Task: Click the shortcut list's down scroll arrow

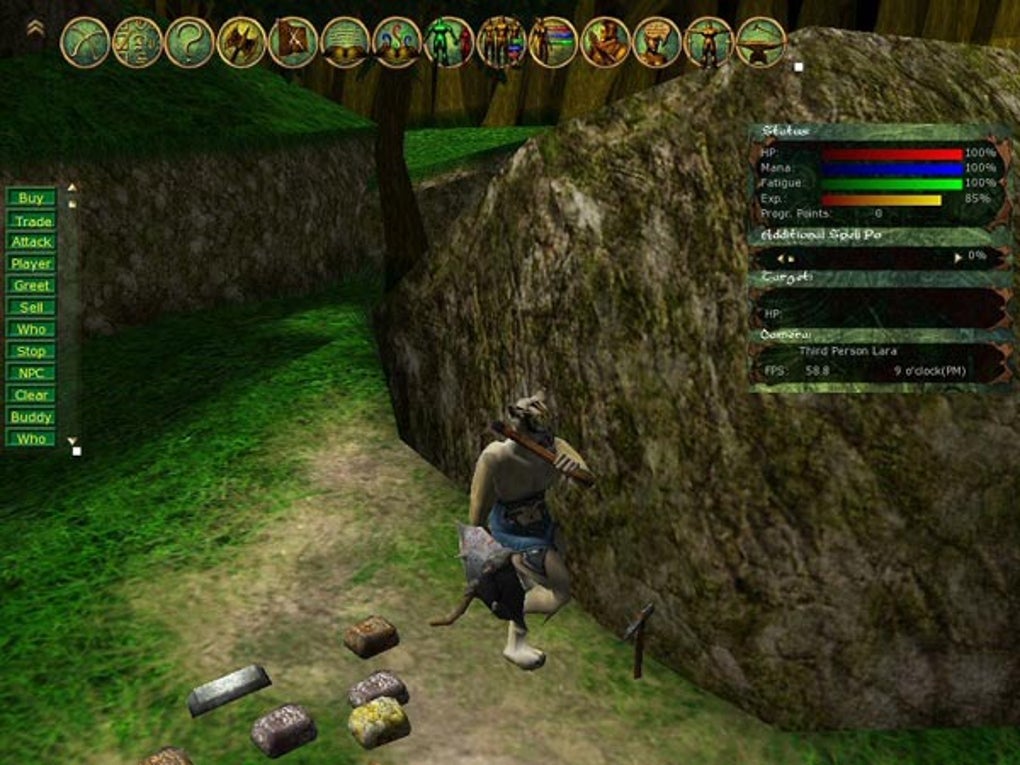Action: (71, 440)
